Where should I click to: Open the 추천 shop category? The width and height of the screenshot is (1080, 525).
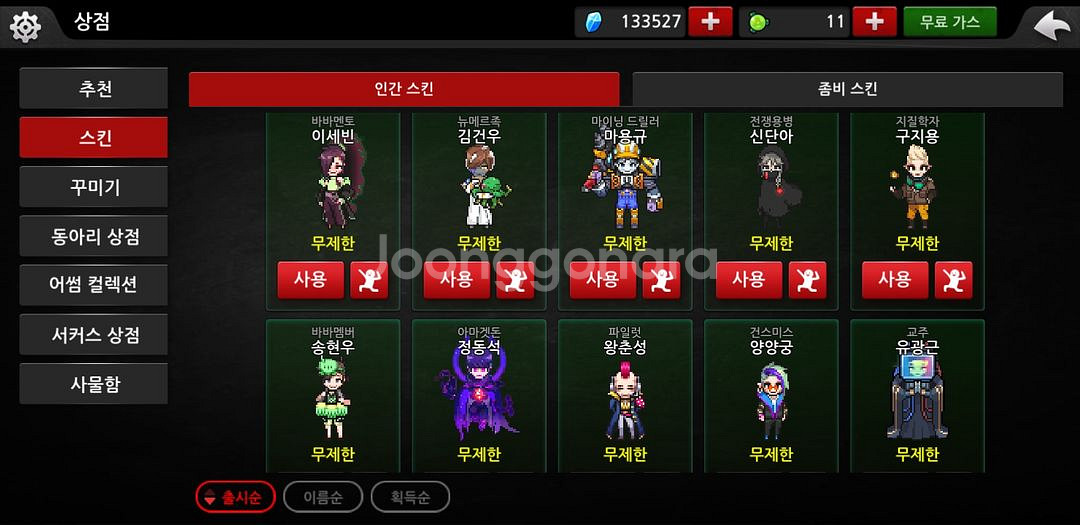(94, 89)
